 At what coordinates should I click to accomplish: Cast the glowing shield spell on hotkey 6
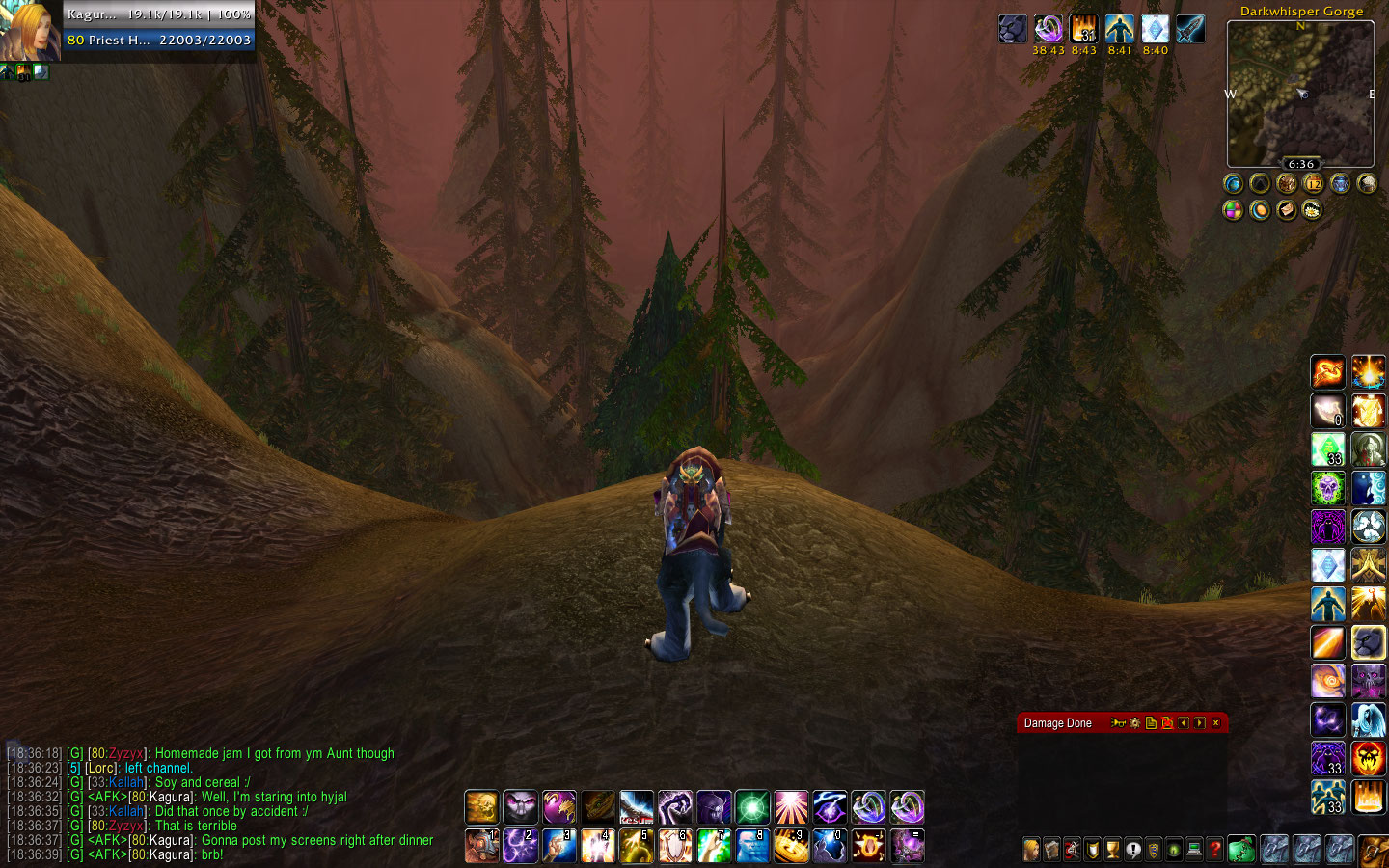[674, 846]
